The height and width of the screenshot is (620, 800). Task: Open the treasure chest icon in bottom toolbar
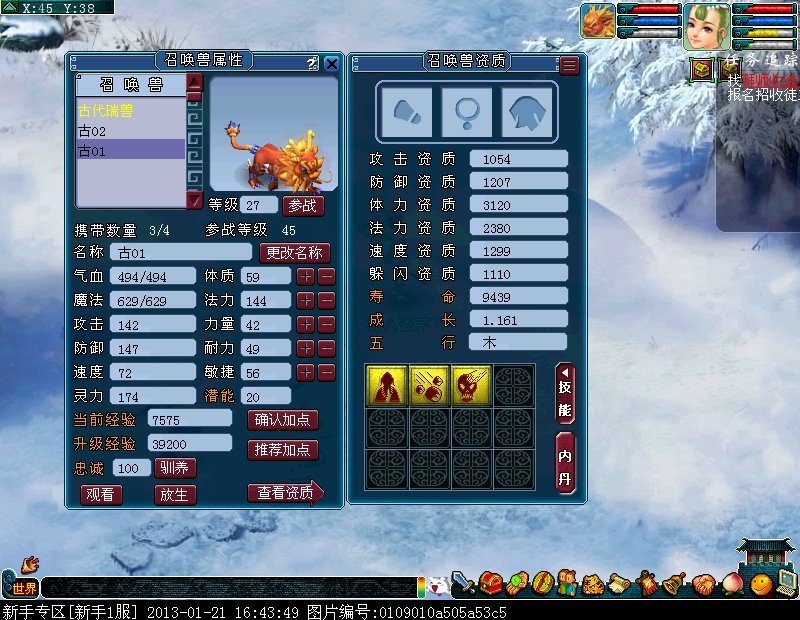pyautogui.click(x=491, y=583)
